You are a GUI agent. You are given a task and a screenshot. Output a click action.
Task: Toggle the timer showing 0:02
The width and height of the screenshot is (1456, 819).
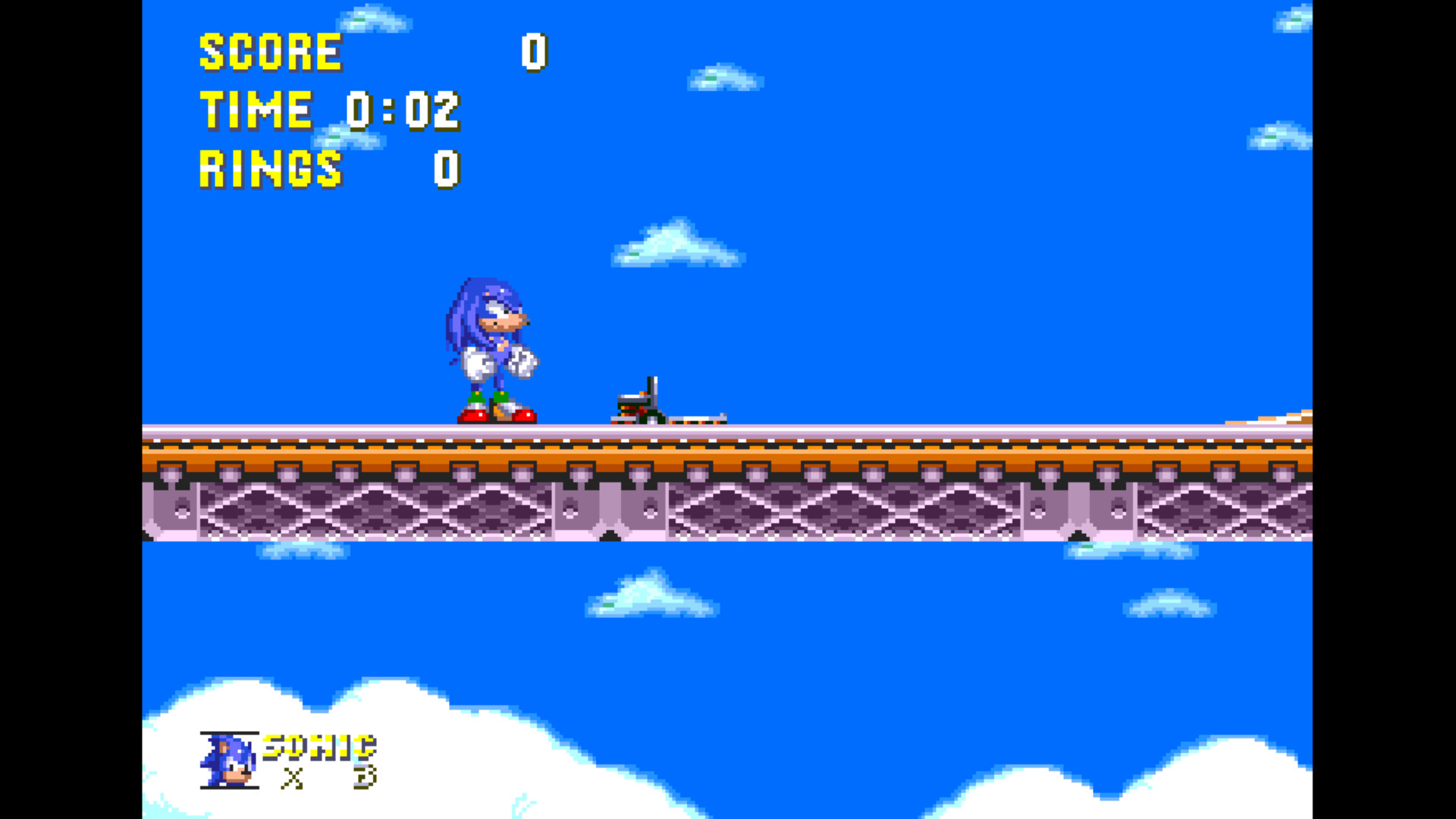[x=403, y=110]
